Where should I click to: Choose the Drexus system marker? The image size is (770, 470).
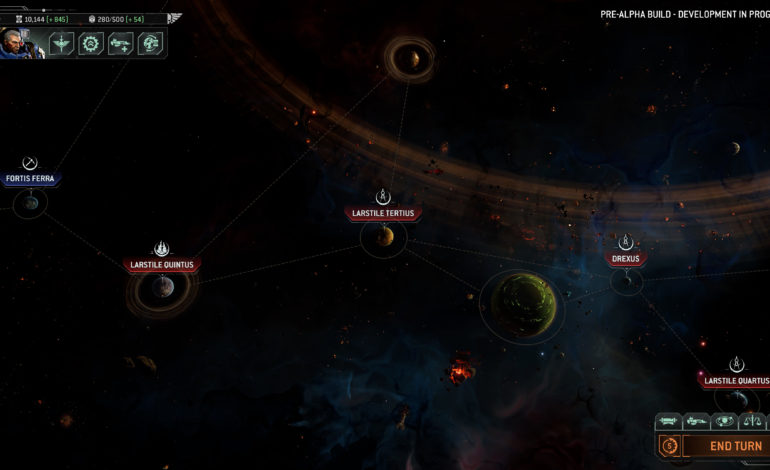coord(625,258)
